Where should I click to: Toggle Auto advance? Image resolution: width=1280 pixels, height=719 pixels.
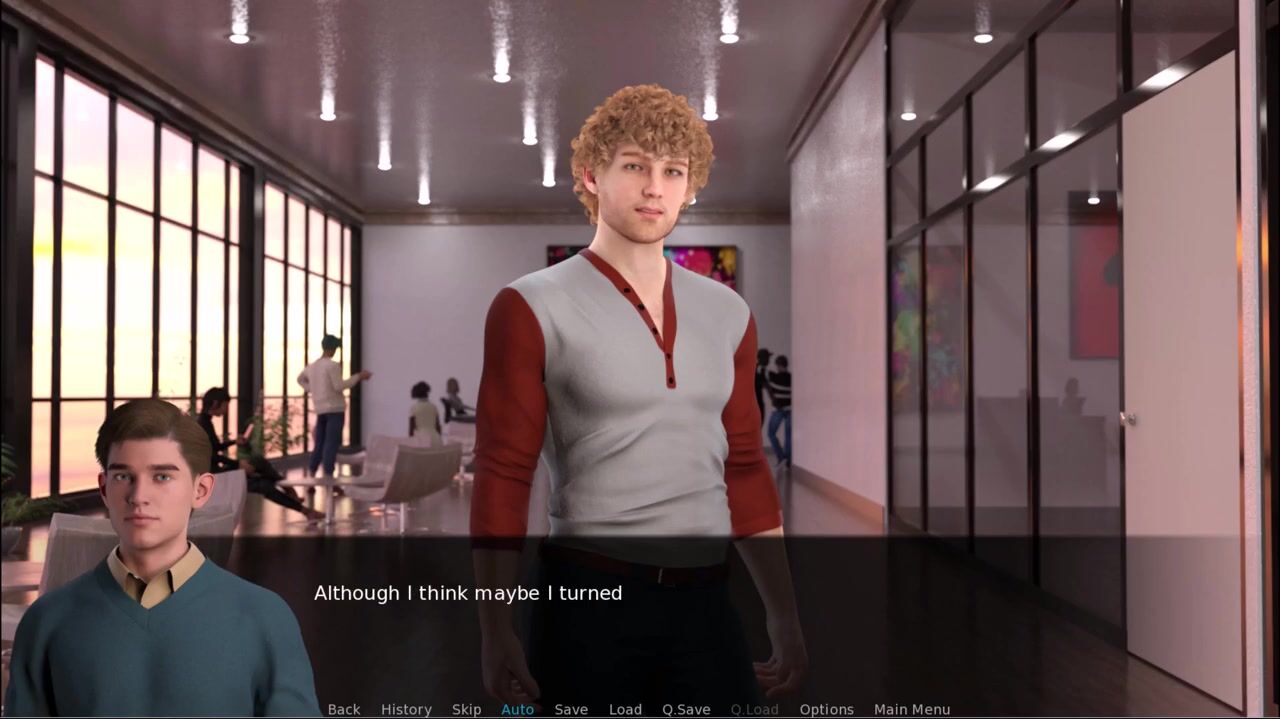pos(517,709)
